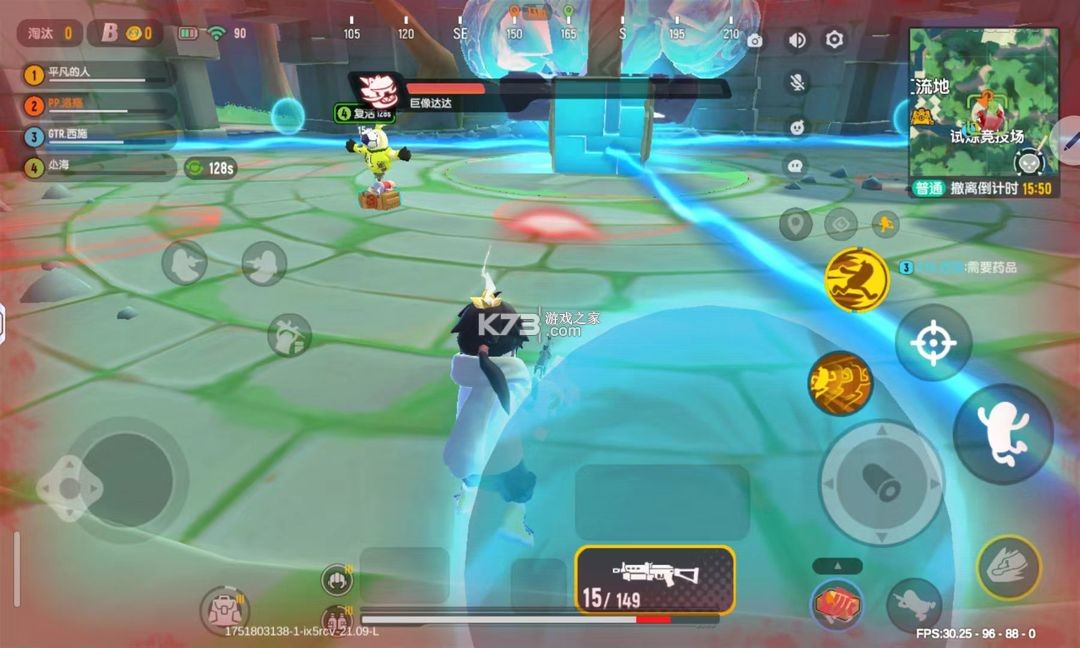Image resolution: width=1080 pixels, height=648 pixels.
Task: Use the orange dash ability icon
Action: tap(840, 383)
